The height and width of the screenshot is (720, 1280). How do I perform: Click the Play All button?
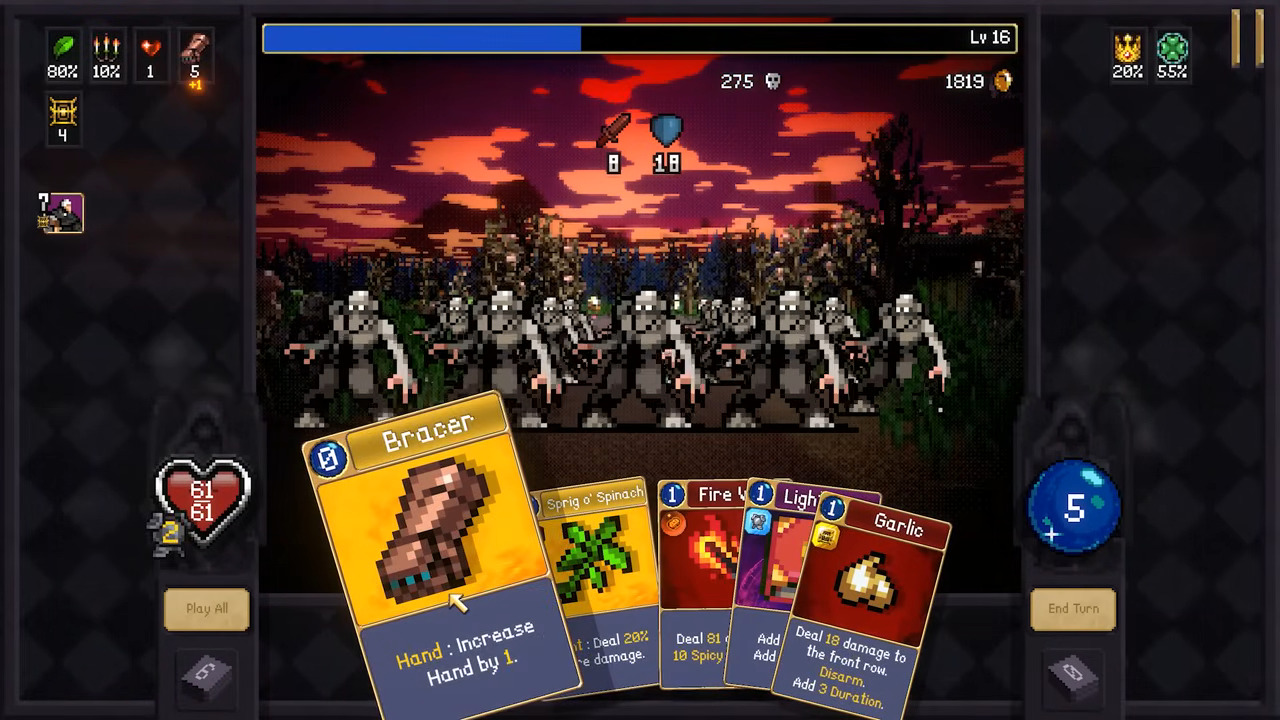[207, 609]
